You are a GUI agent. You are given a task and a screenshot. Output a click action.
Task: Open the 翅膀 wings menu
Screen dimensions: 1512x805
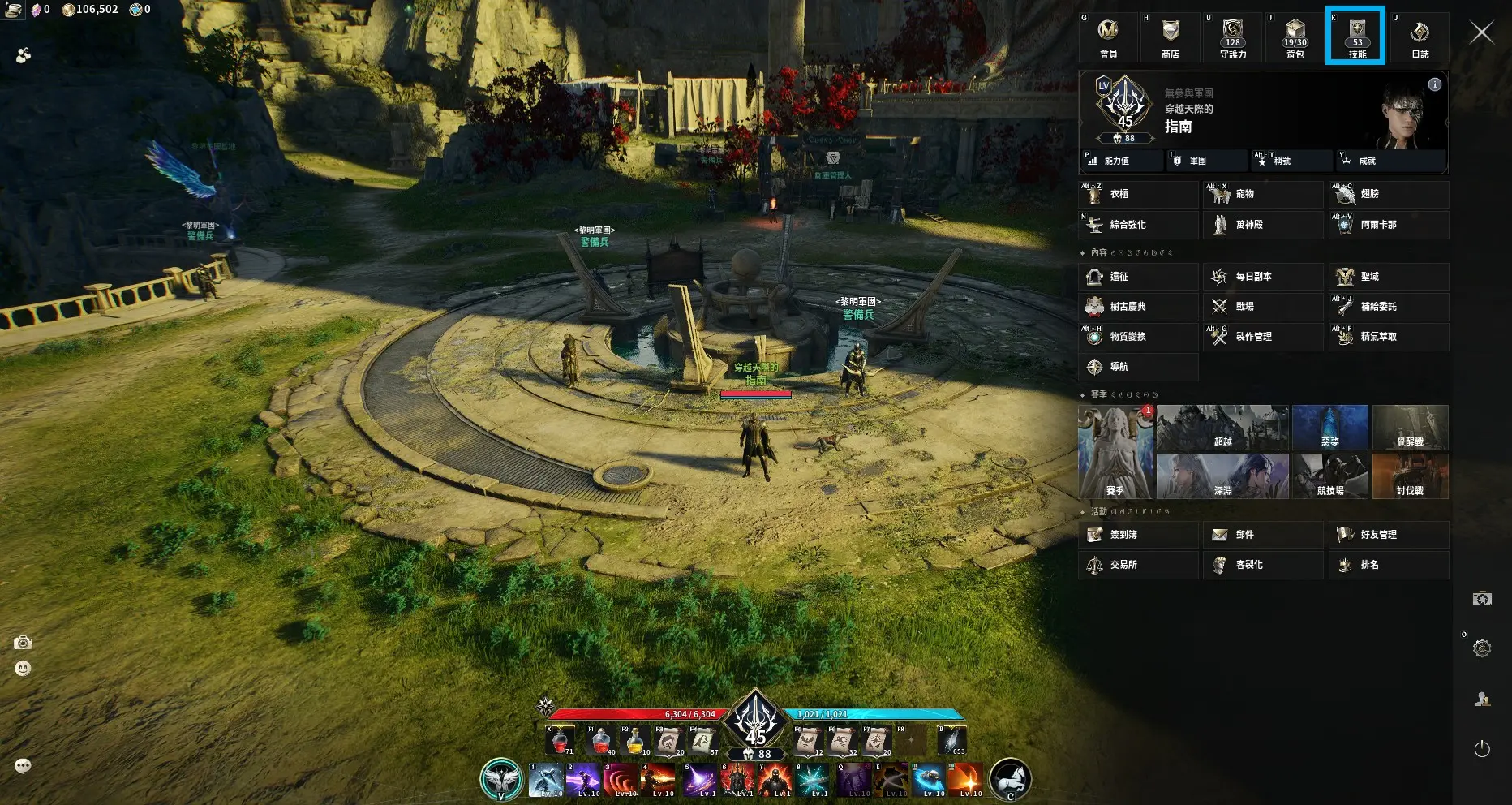tap(1388, 194)
